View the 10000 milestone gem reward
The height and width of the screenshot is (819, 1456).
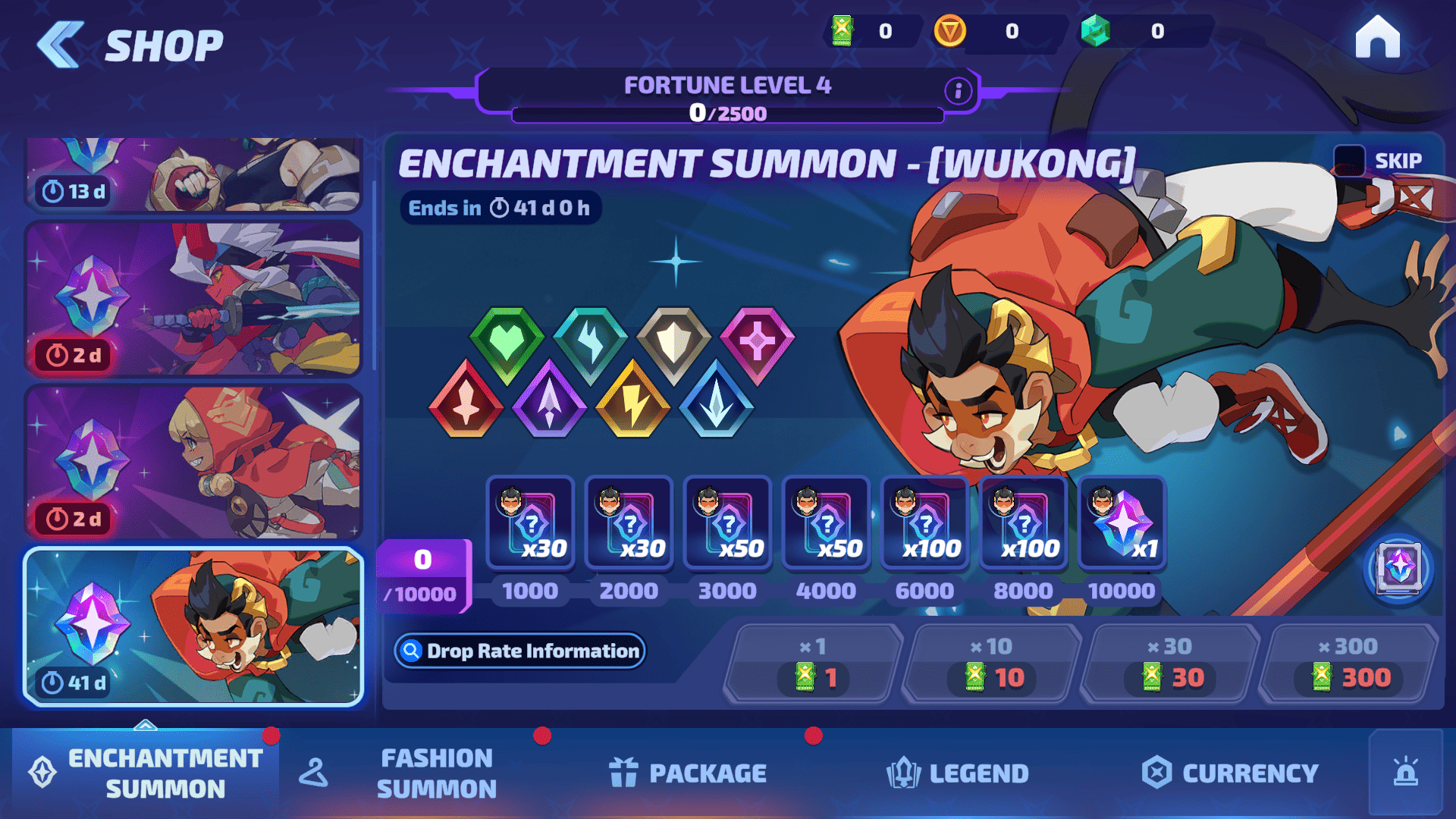1122,523
